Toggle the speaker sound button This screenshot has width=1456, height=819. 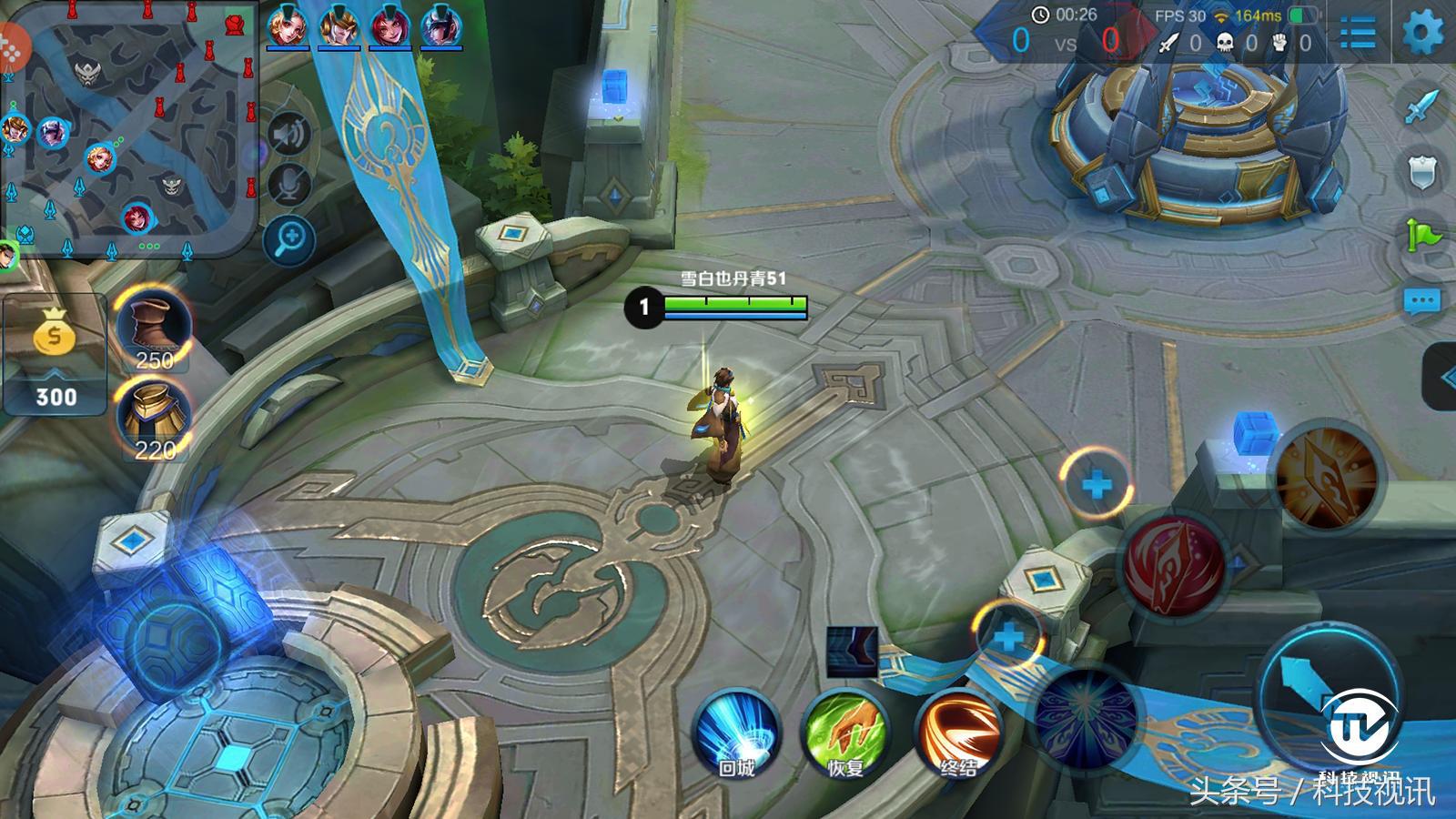point(290,136)
